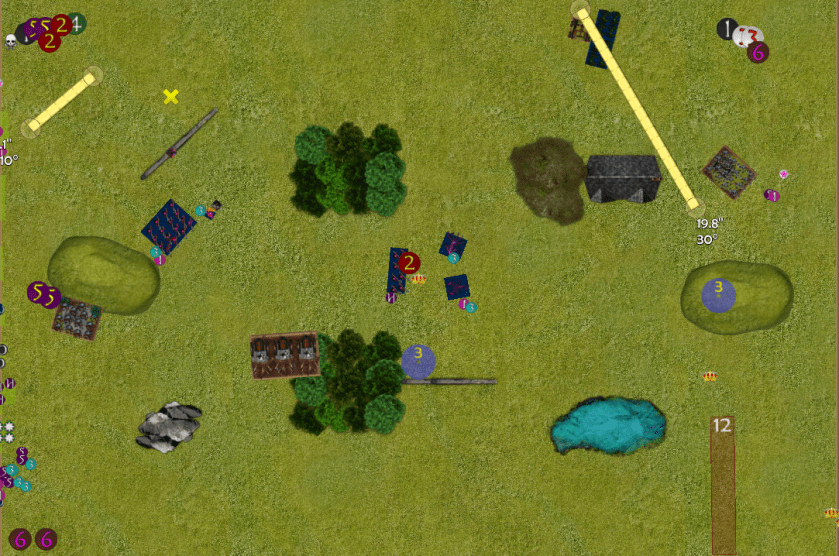Select the green 1 counter
Screen dimensions: 839x556
click(76, 22)
